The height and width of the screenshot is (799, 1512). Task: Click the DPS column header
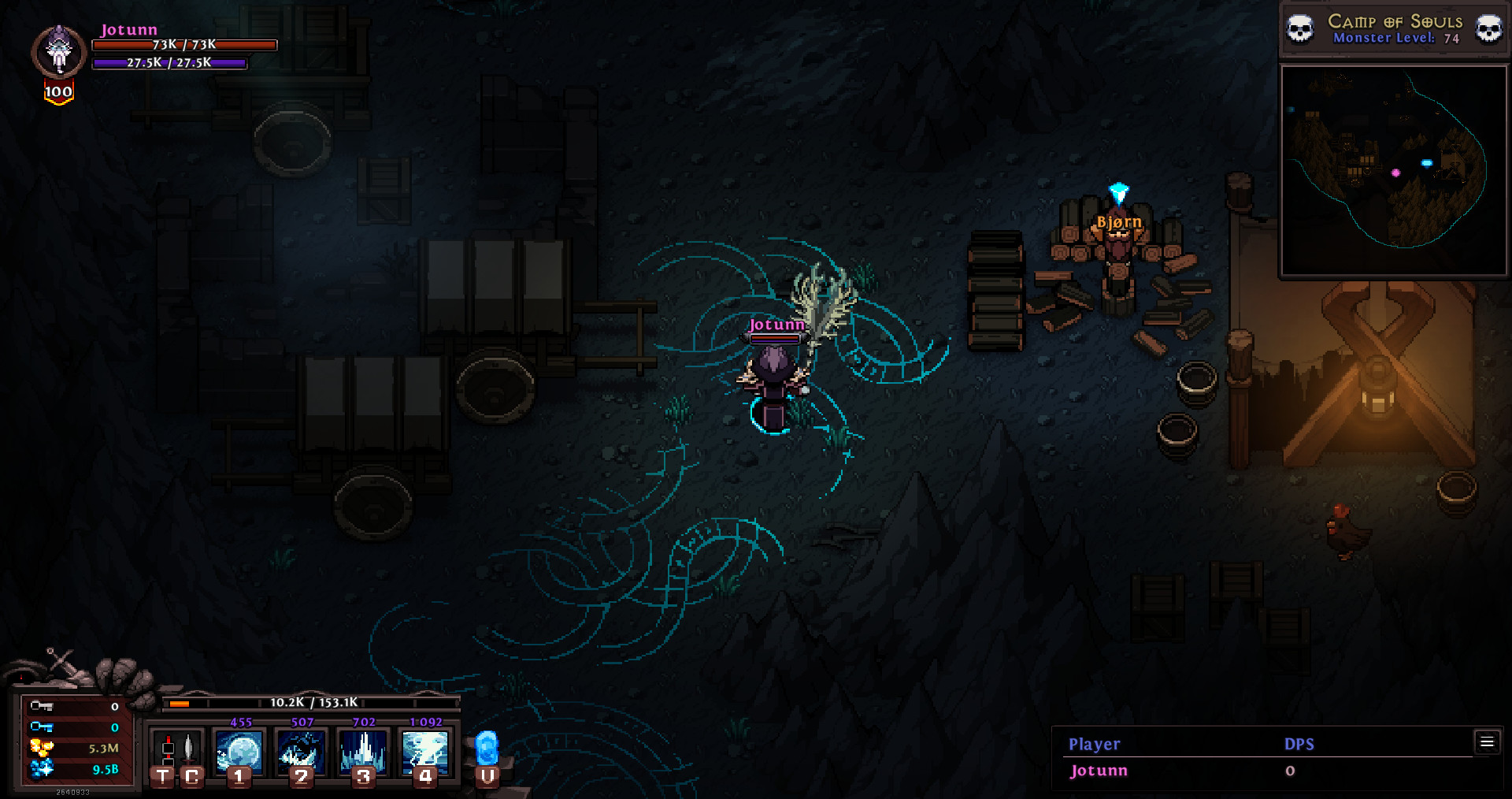tap(1299, 743)
